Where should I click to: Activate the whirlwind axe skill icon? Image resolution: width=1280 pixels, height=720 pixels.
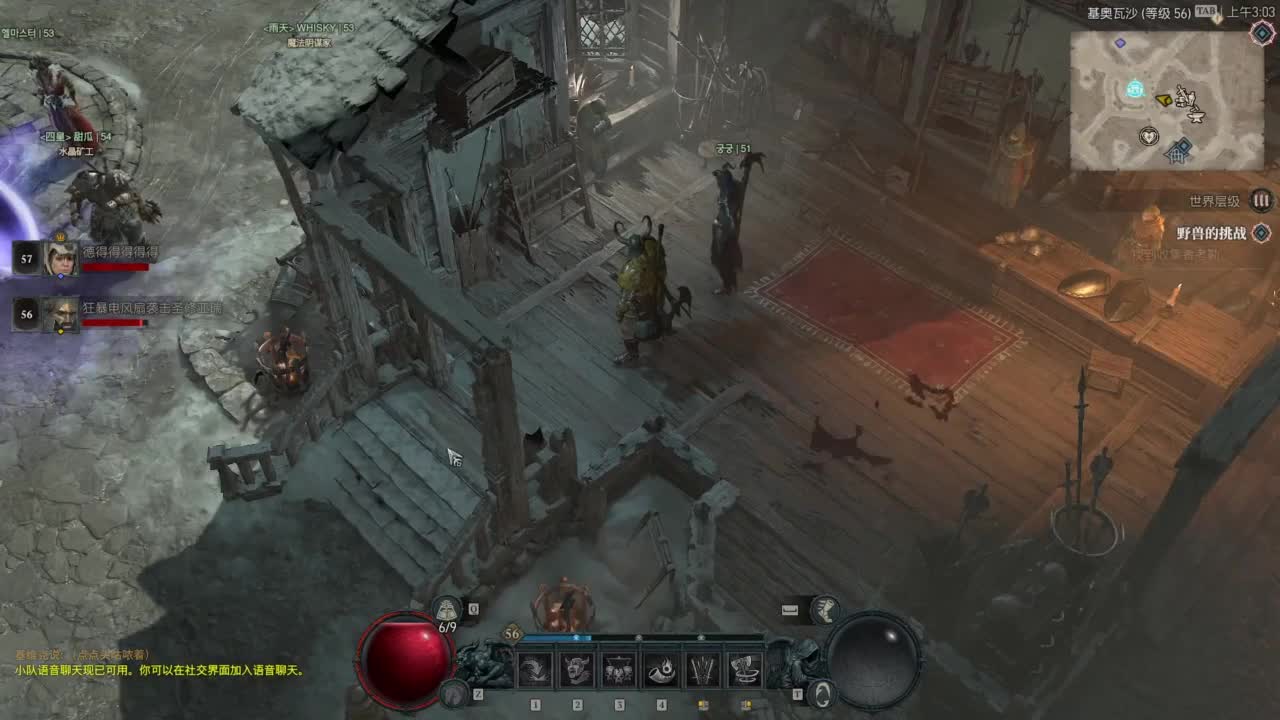[745, 669]
